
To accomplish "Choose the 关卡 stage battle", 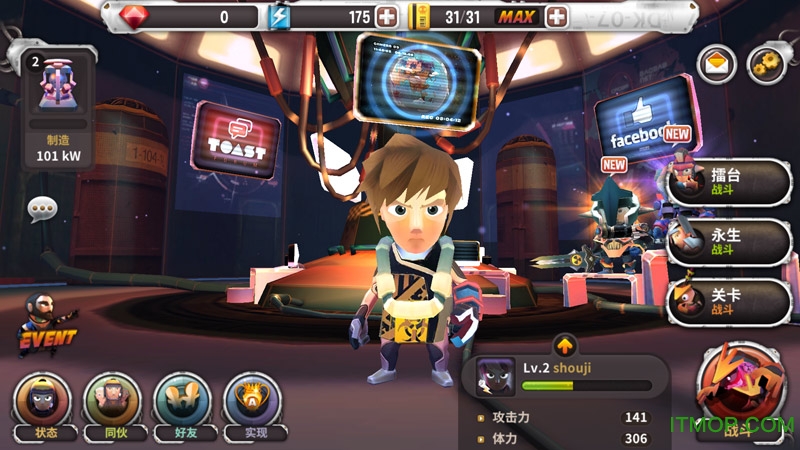I will (x=727, y=301).
